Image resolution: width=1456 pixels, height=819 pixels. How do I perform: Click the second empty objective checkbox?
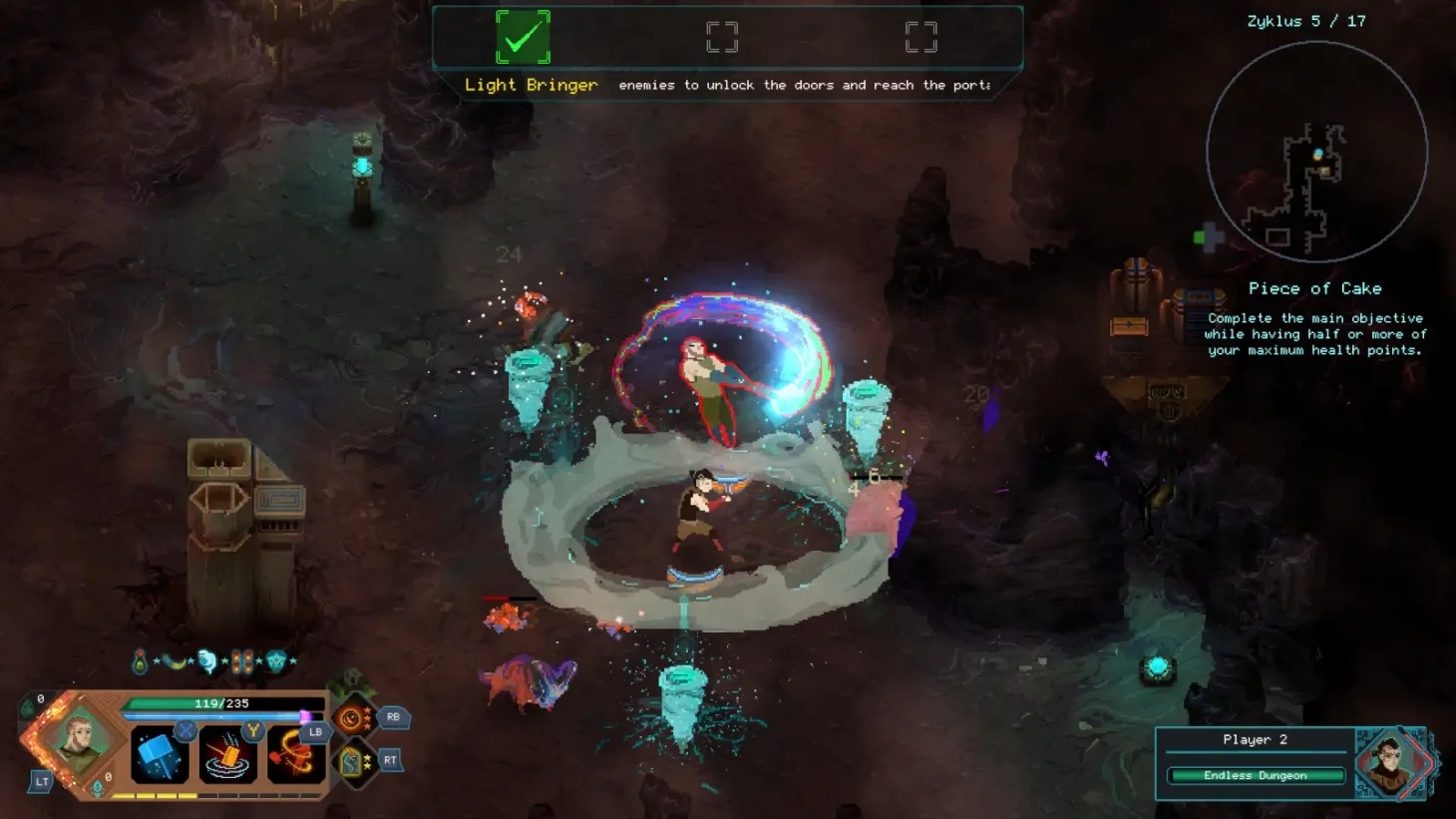tap(721, 36)
